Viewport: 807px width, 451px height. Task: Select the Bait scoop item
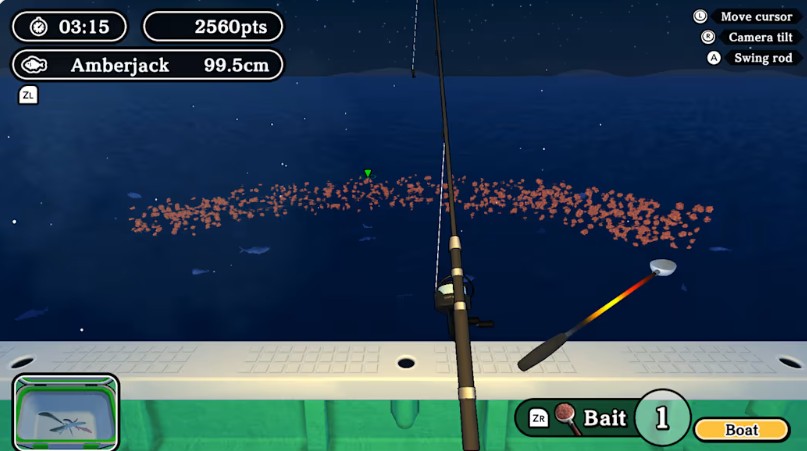tap(589, 418)
